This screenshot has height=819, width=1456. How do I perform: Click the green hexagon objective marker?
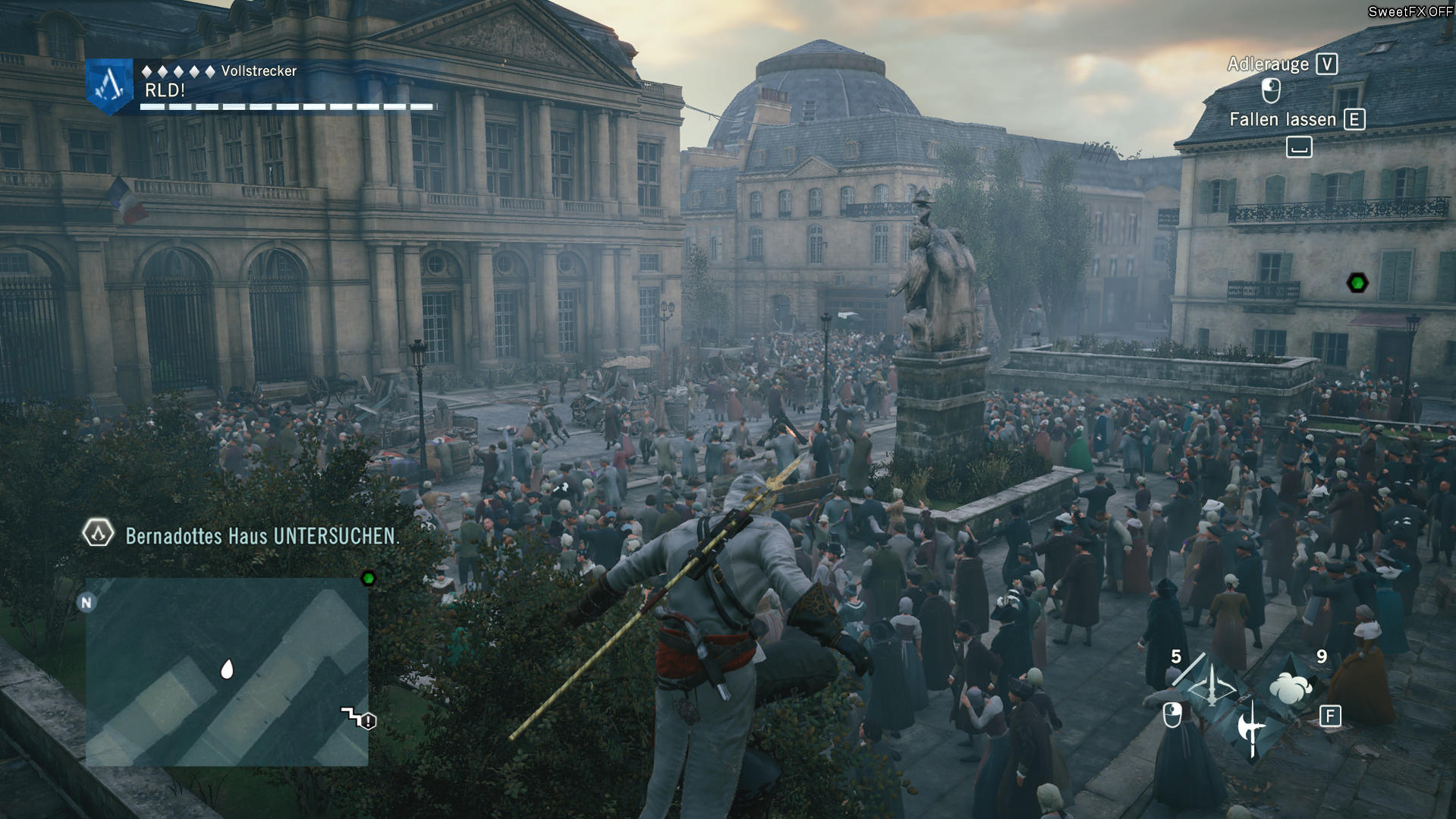(1357, 283)
